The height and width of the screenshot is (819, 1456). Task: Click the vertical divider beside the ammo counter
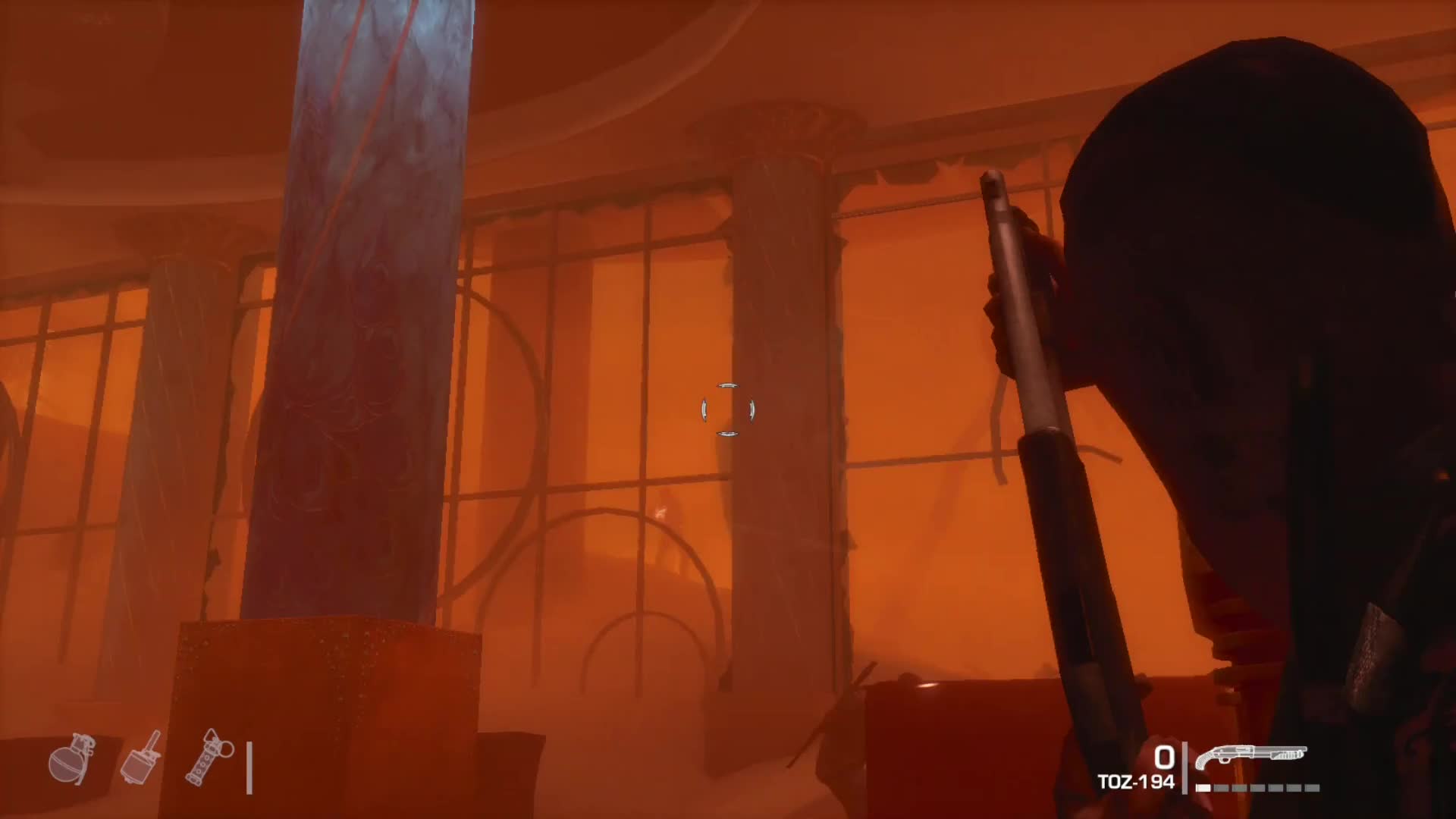click(1185, 768)
